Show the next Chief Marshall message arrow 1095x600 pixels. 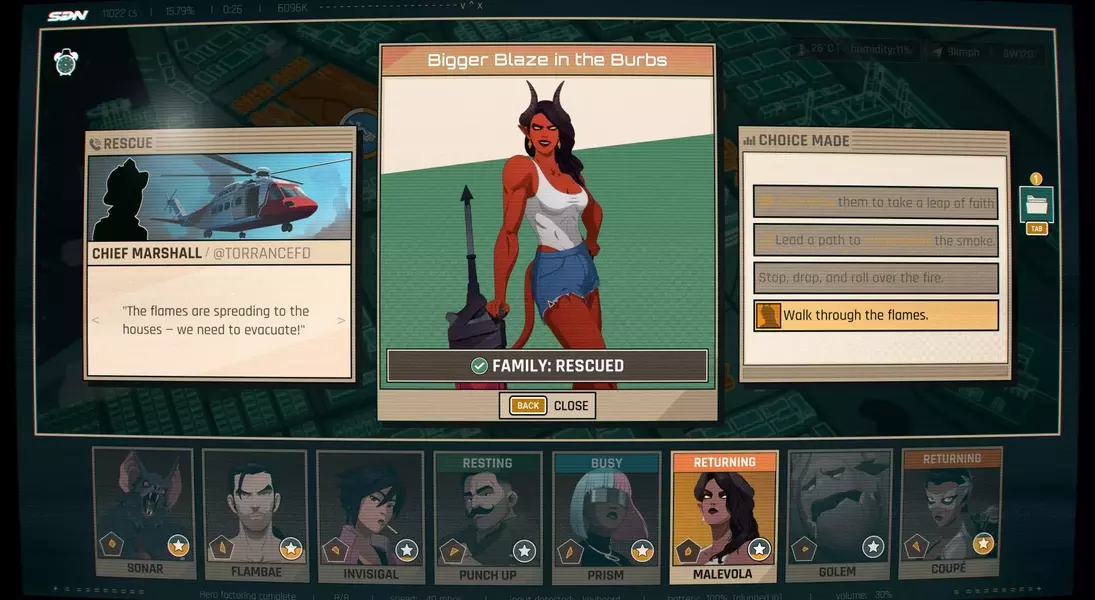click(x=341, y=321)
